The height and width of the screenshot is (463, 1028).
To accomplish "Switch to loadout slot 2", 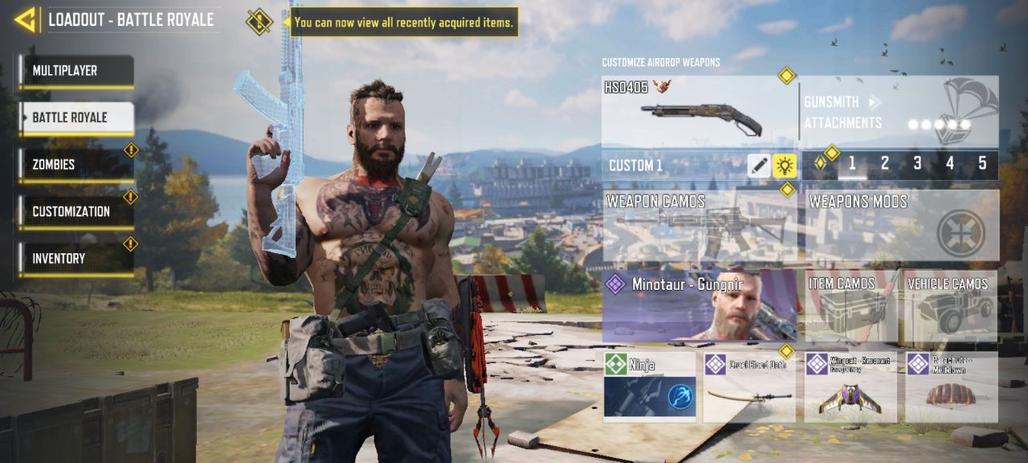I will [x=885, y=164].
